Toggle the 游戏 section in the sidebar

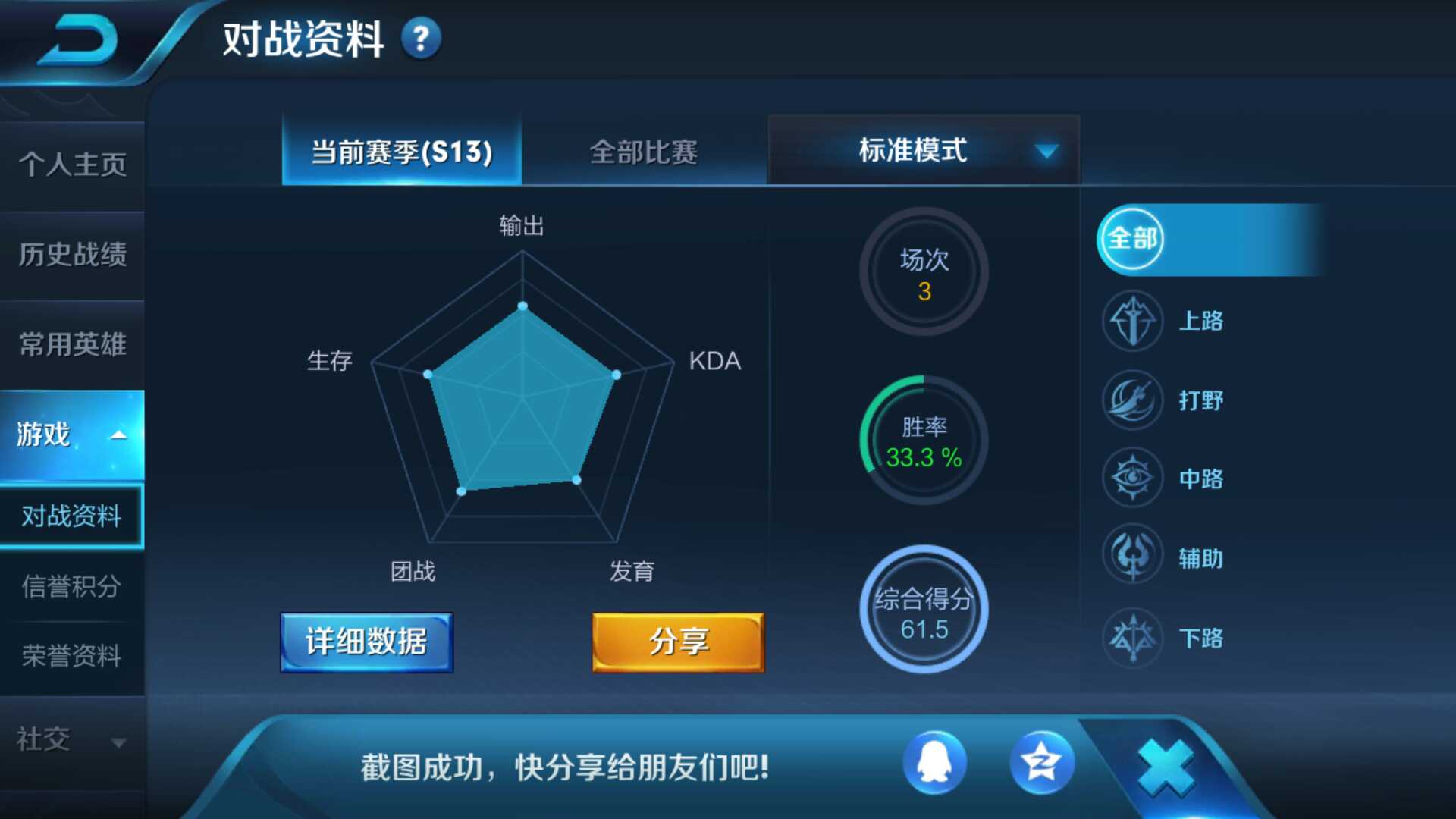(42, 432)
